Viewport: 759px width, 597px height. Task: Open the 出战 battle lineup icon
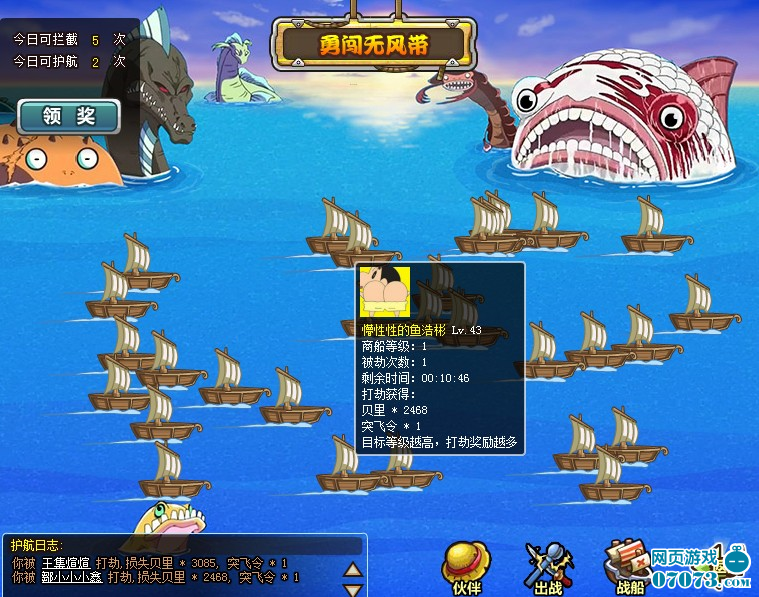[548, 566]
